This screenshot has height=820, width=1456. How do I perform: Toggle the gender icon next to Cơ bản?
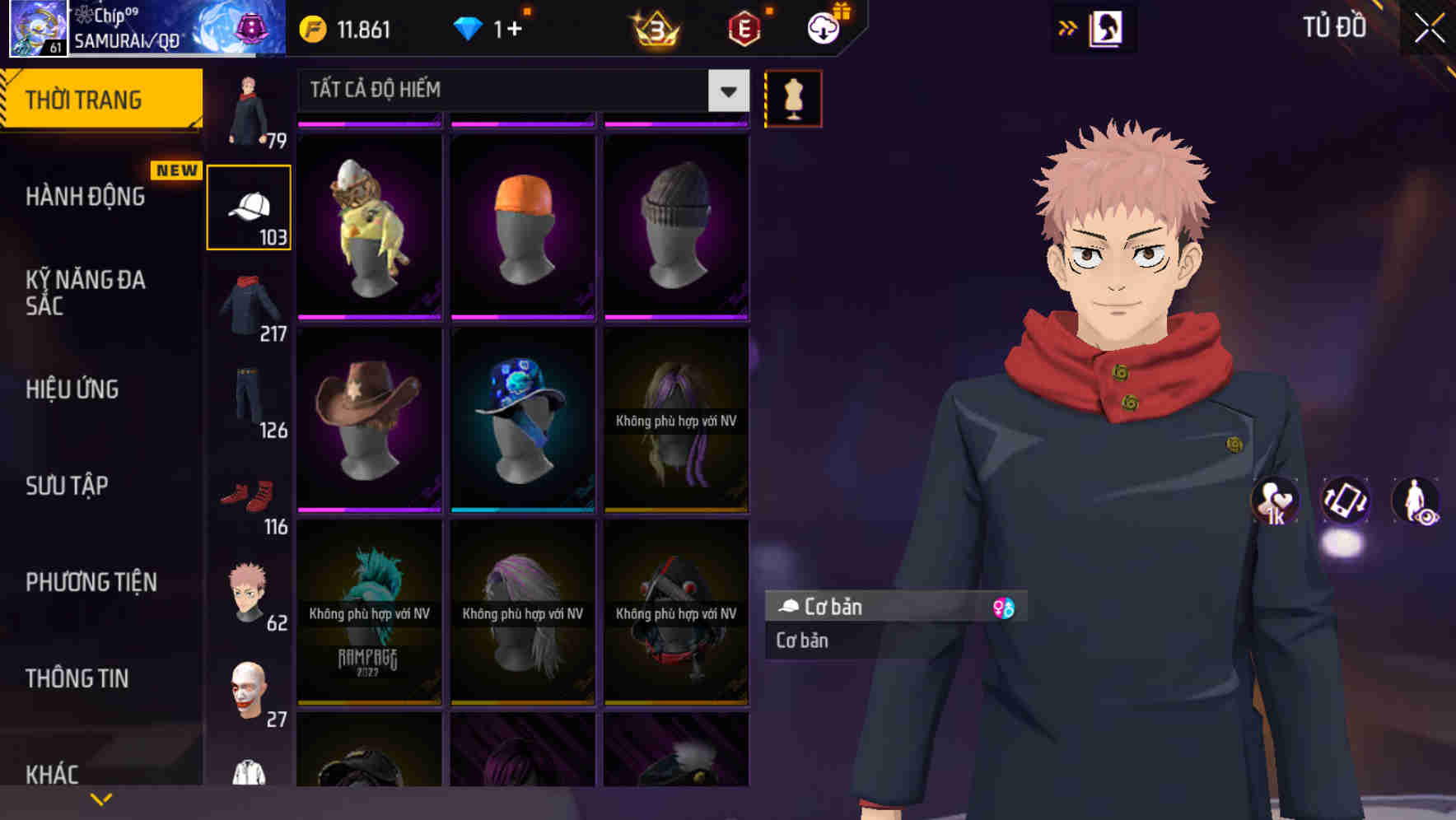(x=1004, y=607)
